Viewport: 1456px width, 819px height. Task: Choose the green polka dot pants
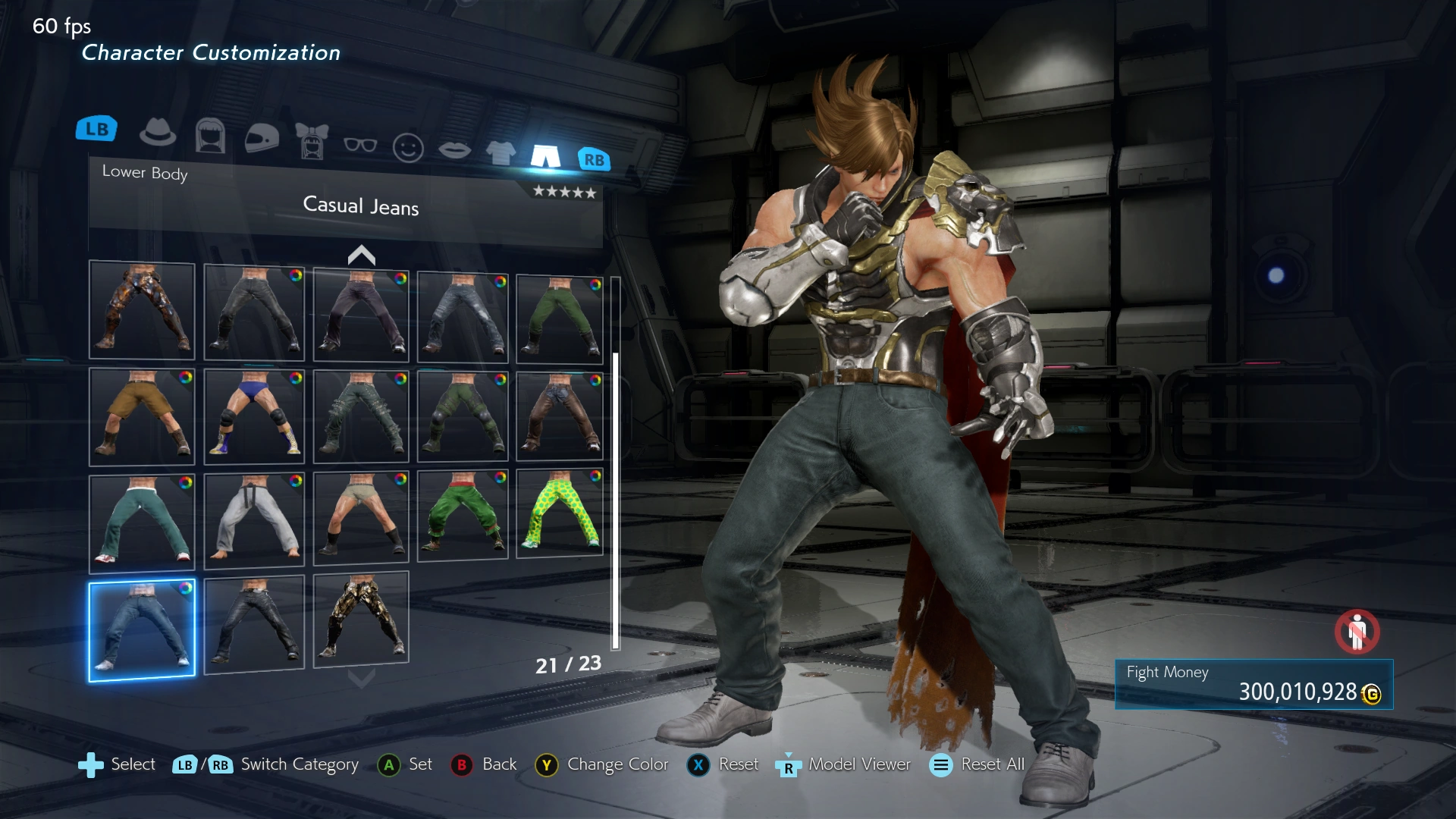coord(560,513)
